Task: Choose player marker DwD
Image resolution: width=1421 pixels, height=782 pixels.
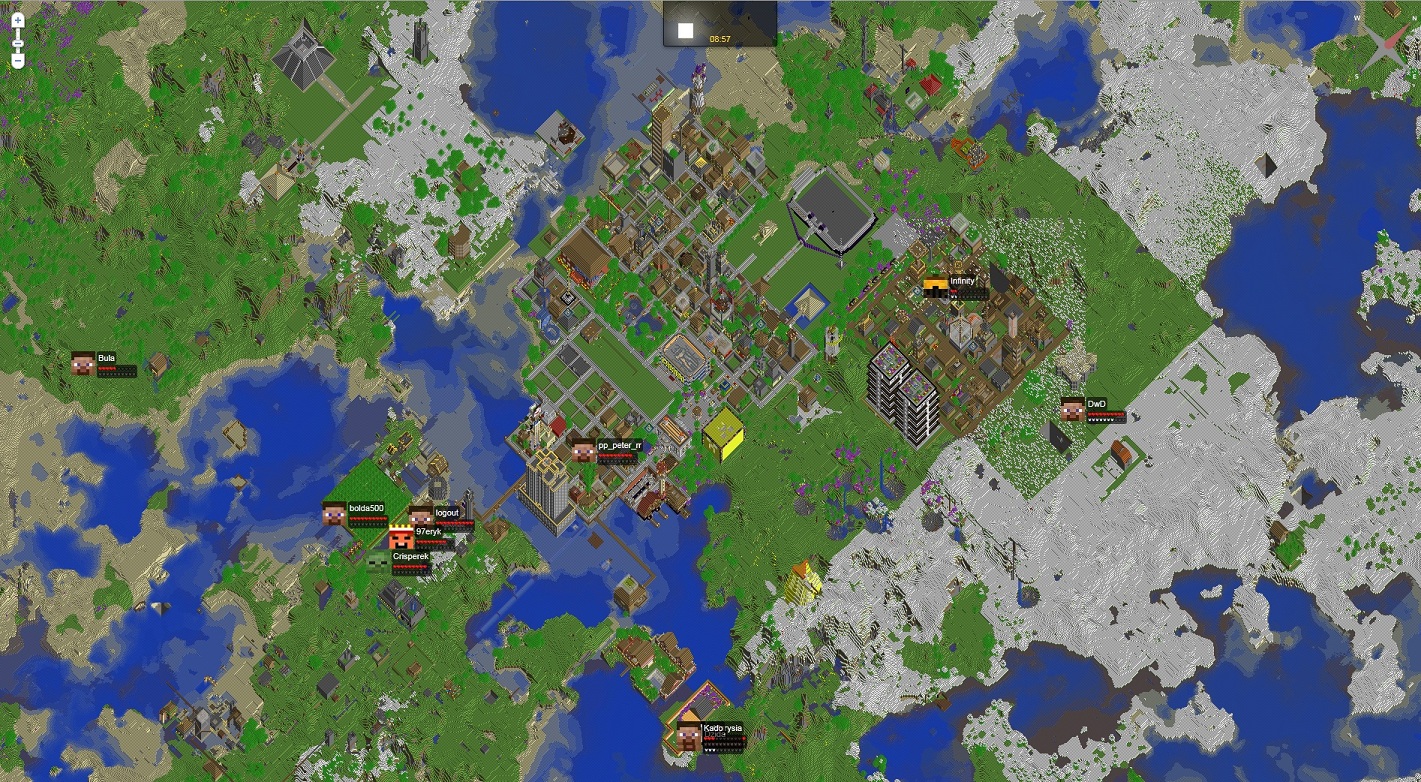Action: (x=1073, y=409)
